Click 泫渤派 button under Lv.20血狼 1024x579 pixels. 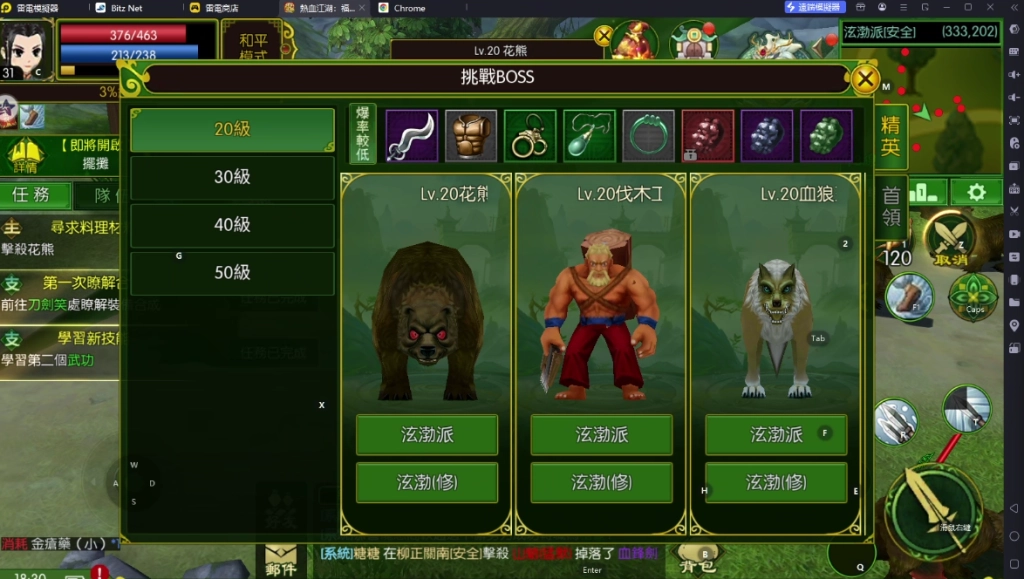tap(776, 435)
